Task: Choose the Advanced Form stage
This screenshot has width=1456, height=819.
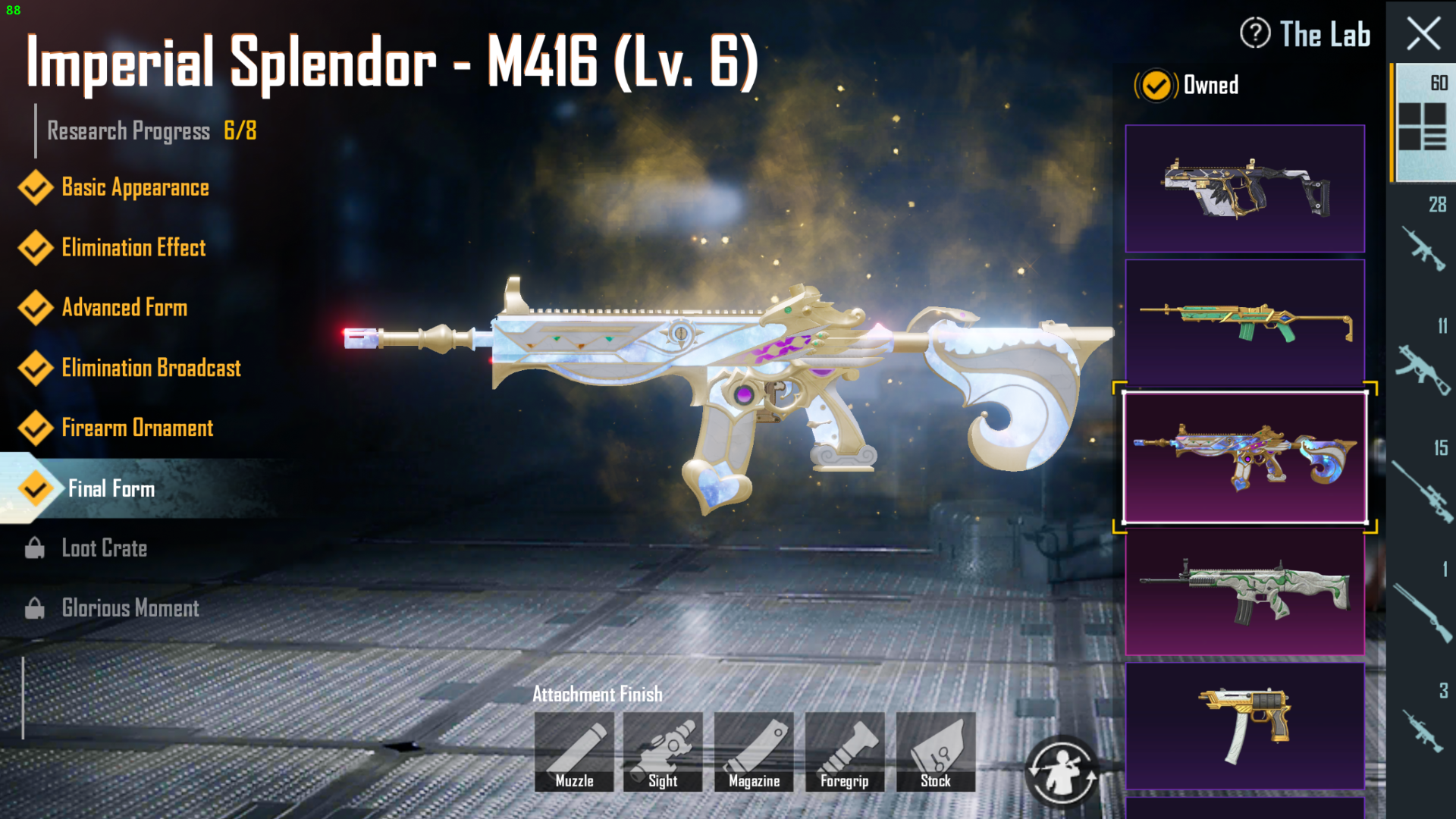Action: click(124, 308)
